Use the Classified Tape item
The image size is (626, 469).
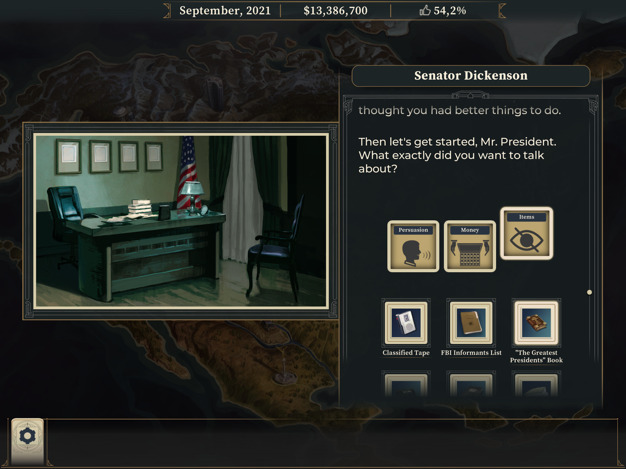(406, 324)
